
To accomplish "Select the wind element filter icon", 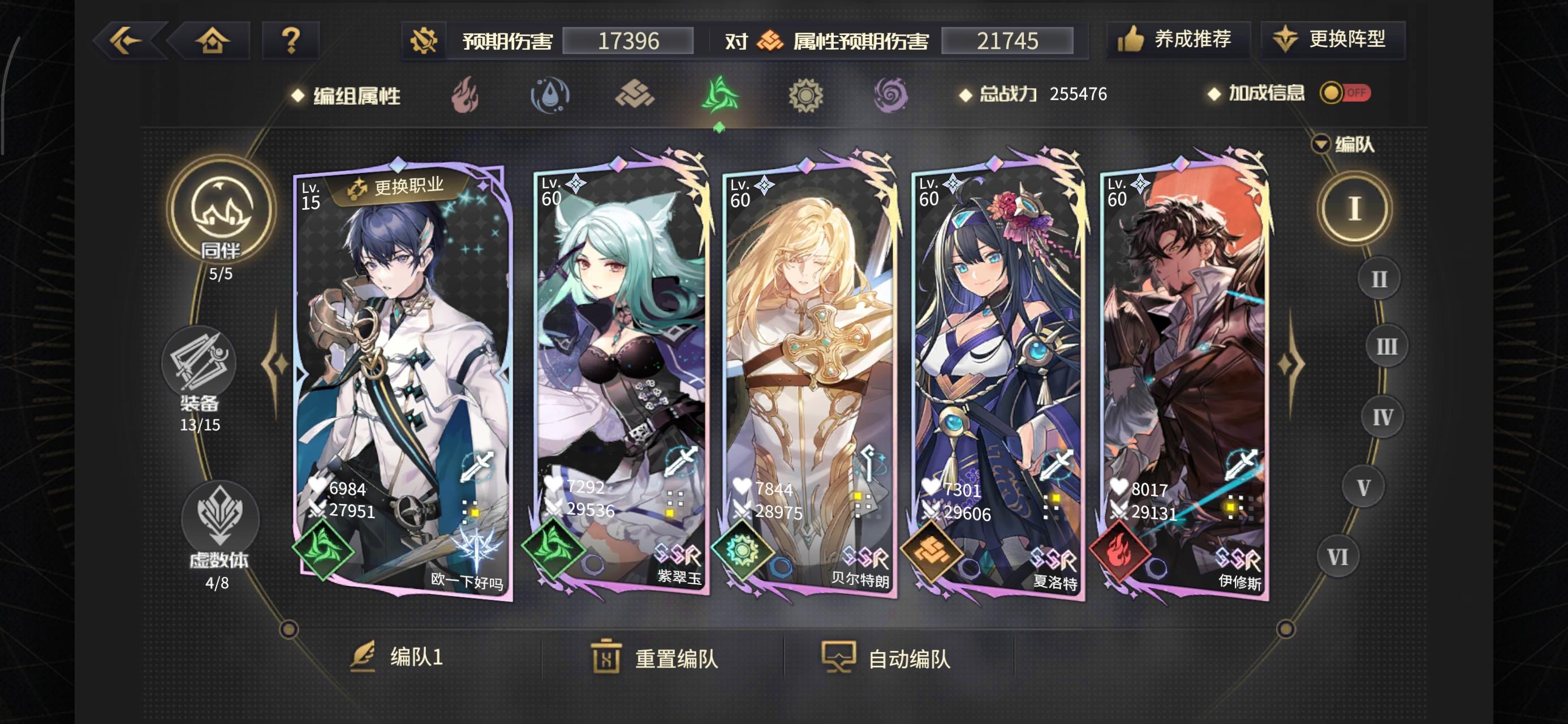I will click(x=721, y=94).
